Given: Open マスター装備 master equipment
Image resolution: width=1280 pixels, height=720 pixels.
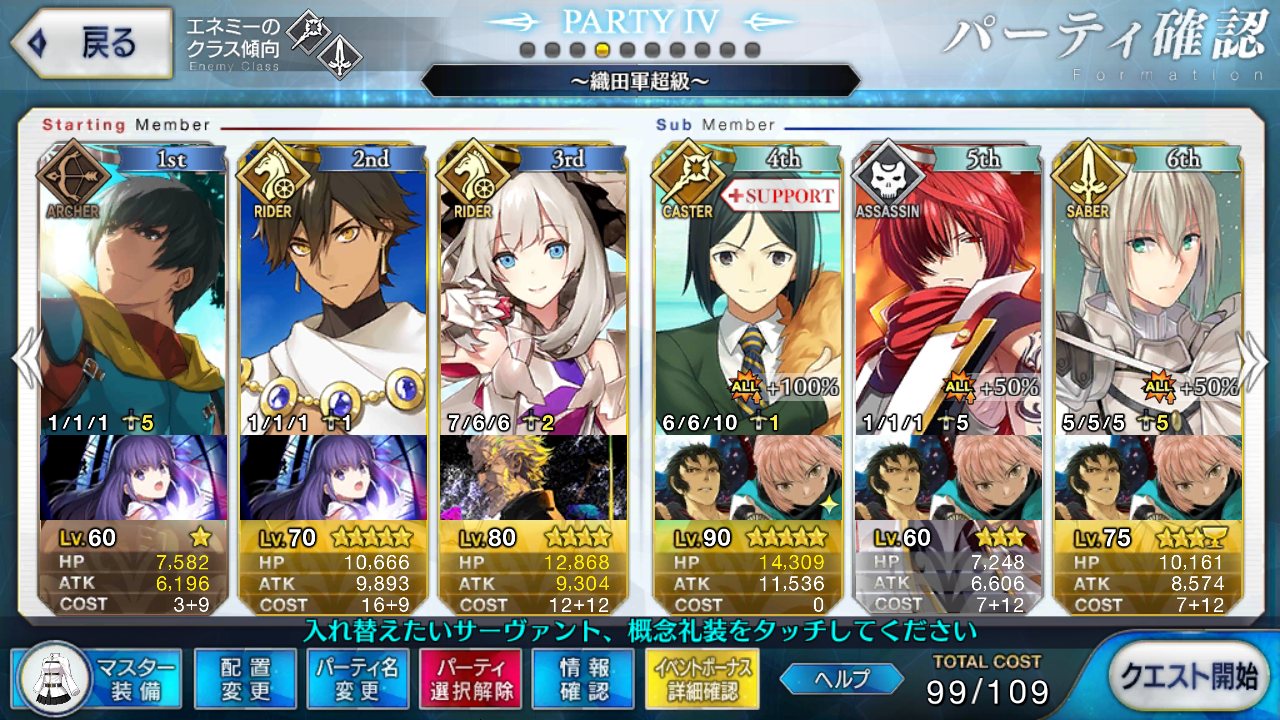Looking at the screenshot, I should [x=98, y=678].
